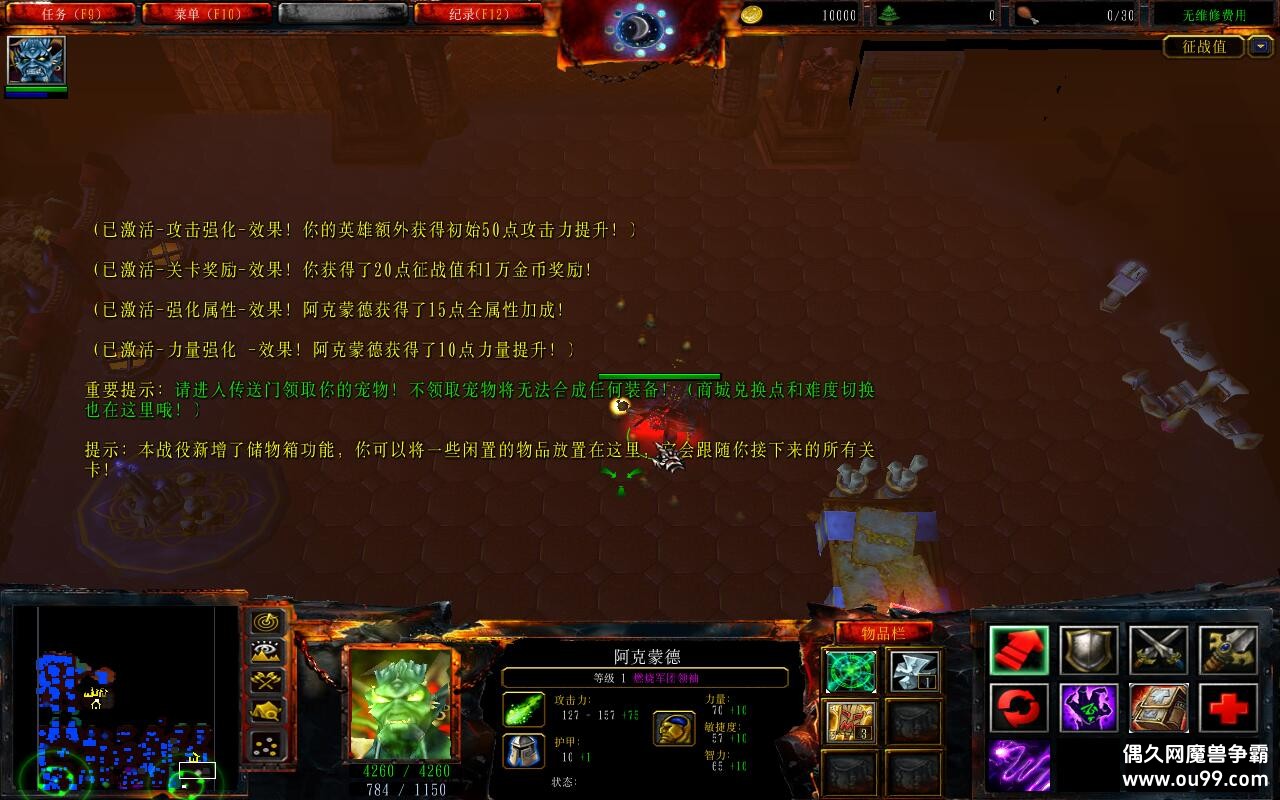The width and height of the screenshot is (1280, 800).
Task: Choose the crossed swords attack icon
Action: pyautogui.click(x=1157, y=651)
